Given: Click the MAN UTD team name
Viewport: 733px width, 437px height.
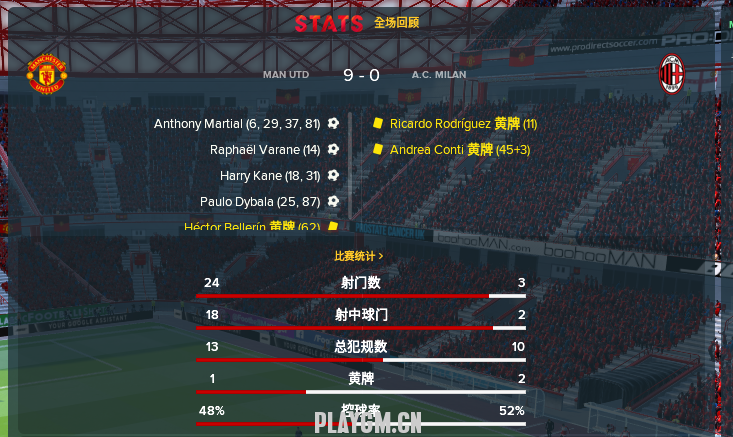Looking at the screenshot, I should [x=288, y=75].
